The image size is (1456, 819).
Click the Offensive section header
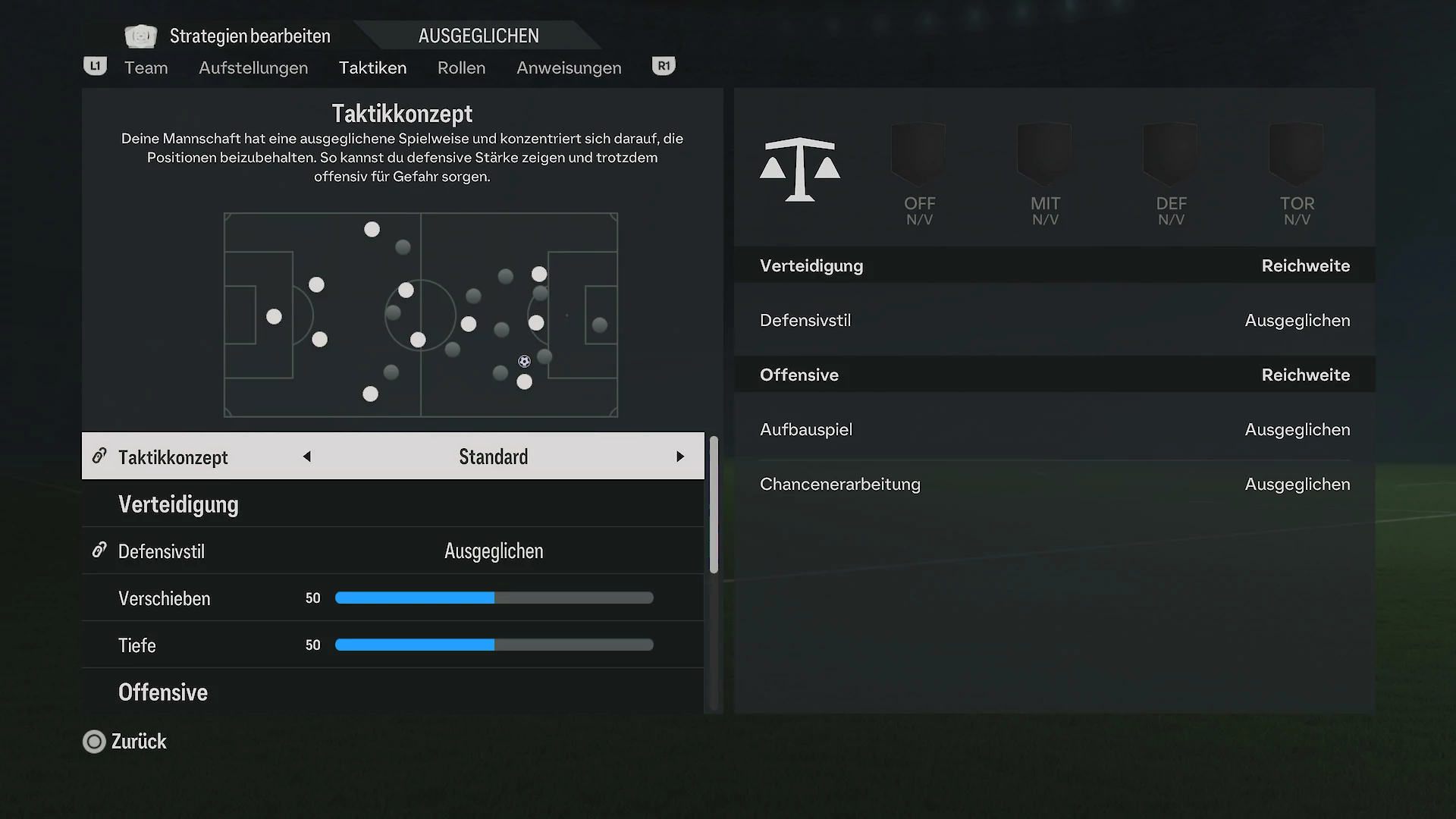coord(163,692)
